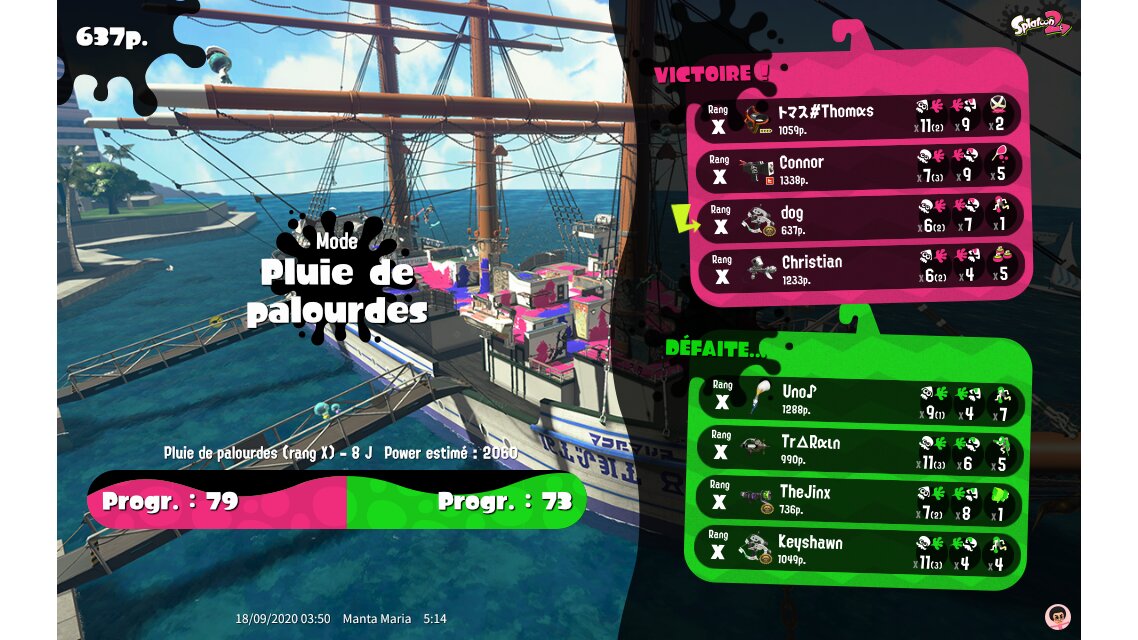Screen dimensions: 1138x640
Task: Select the player row with 990p
Action: pos(860,449)
